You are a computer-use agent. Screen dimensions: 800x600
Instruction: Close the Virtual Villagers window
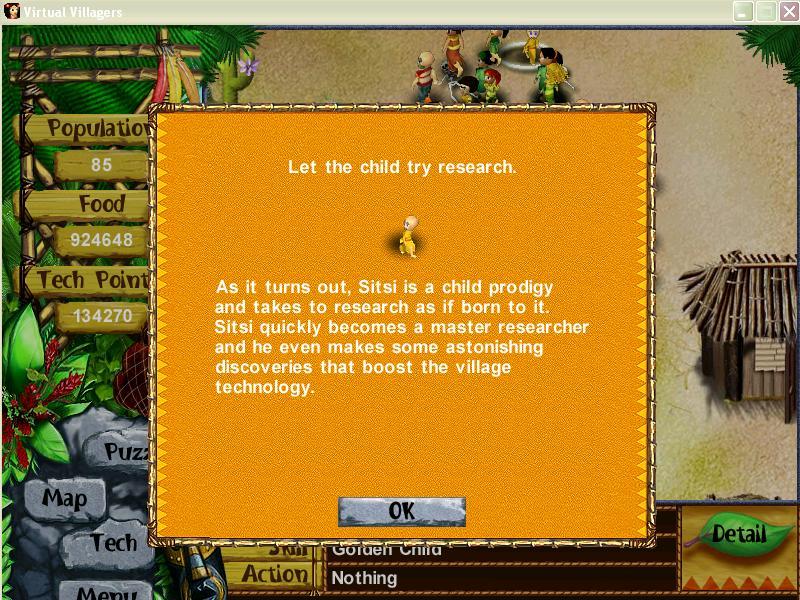point(785,12)
